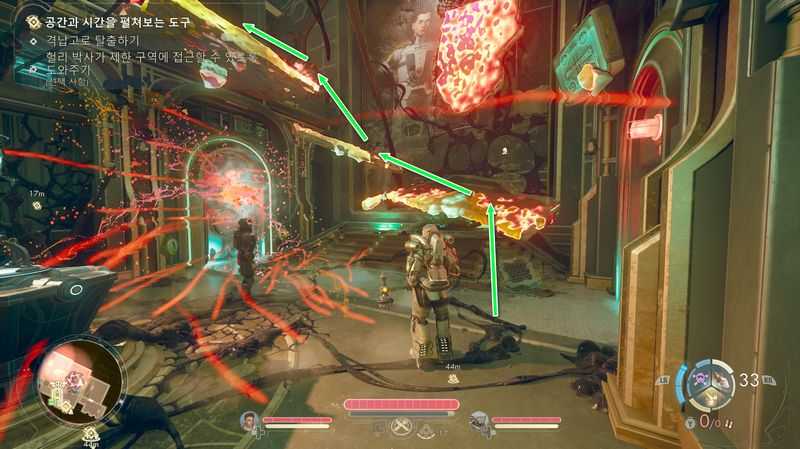The width and height of the screenshot is (800, 449).
Task: Select the skull ability in weapon wheel
Action: 701,379
